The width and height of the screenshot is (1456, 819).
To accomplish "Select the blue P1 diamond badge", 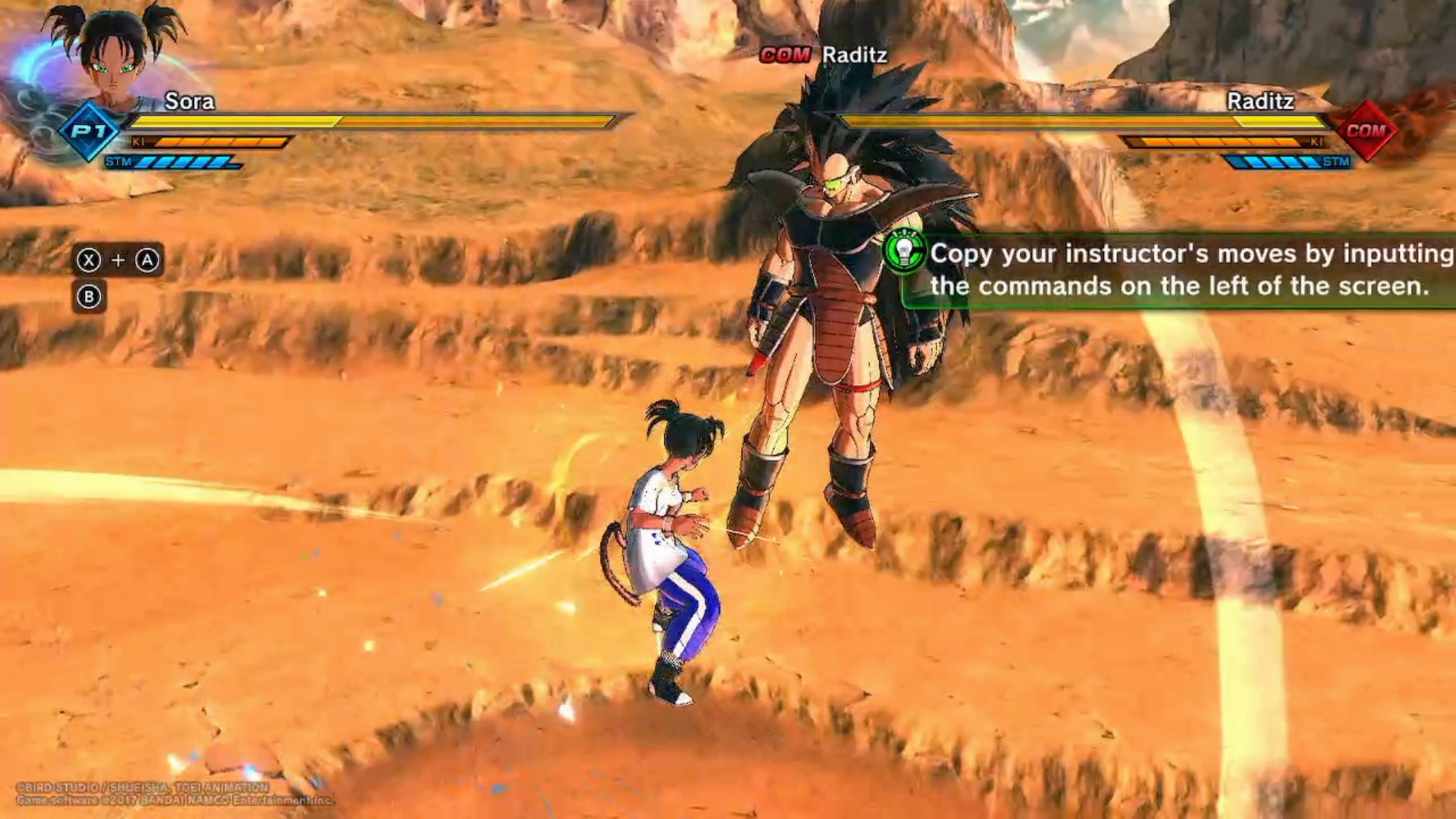I will click(89, 131).
